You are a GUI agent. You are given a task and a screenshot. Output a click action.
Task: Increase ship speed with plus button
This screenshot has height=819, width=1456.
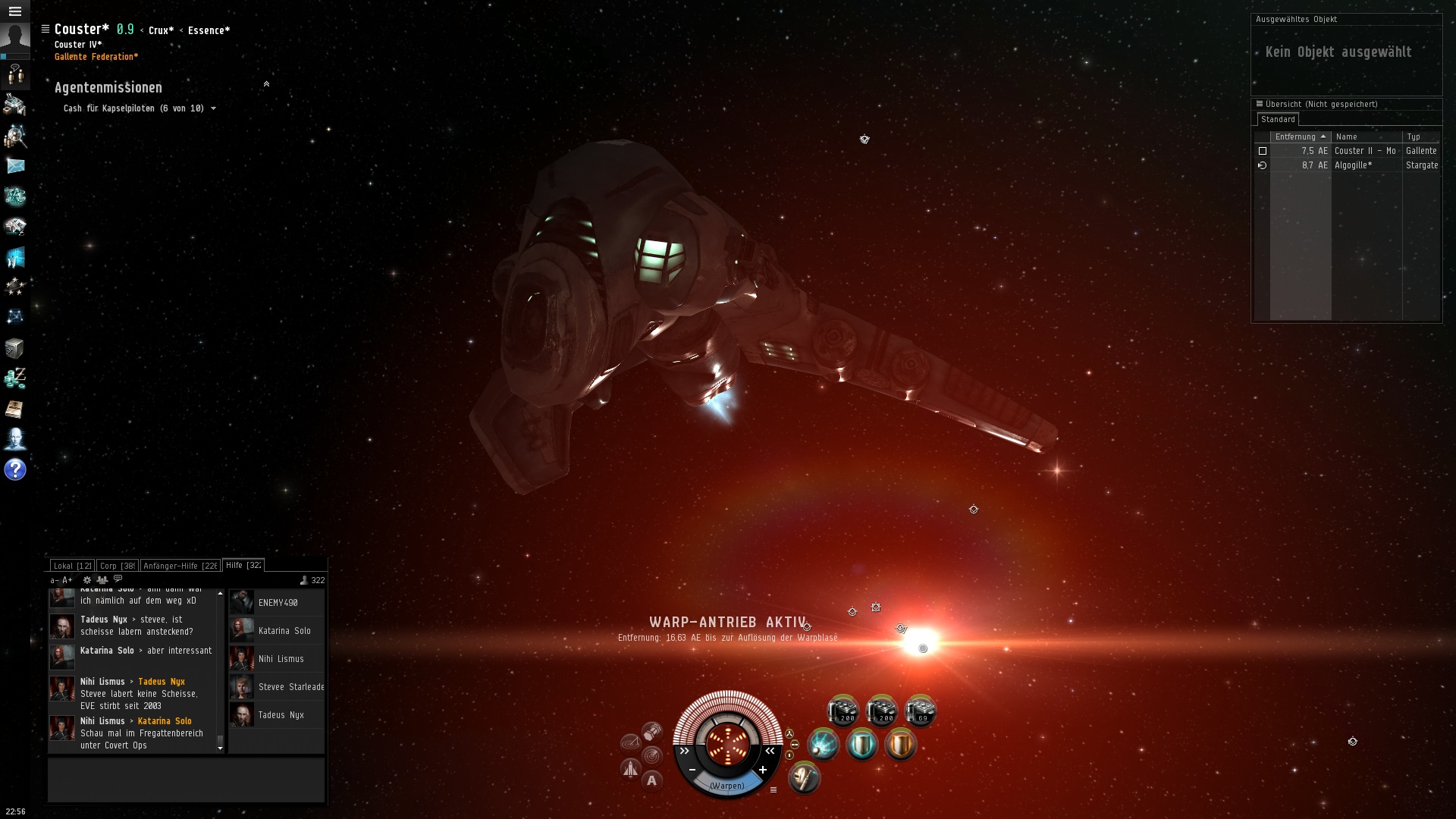[762, 770]
